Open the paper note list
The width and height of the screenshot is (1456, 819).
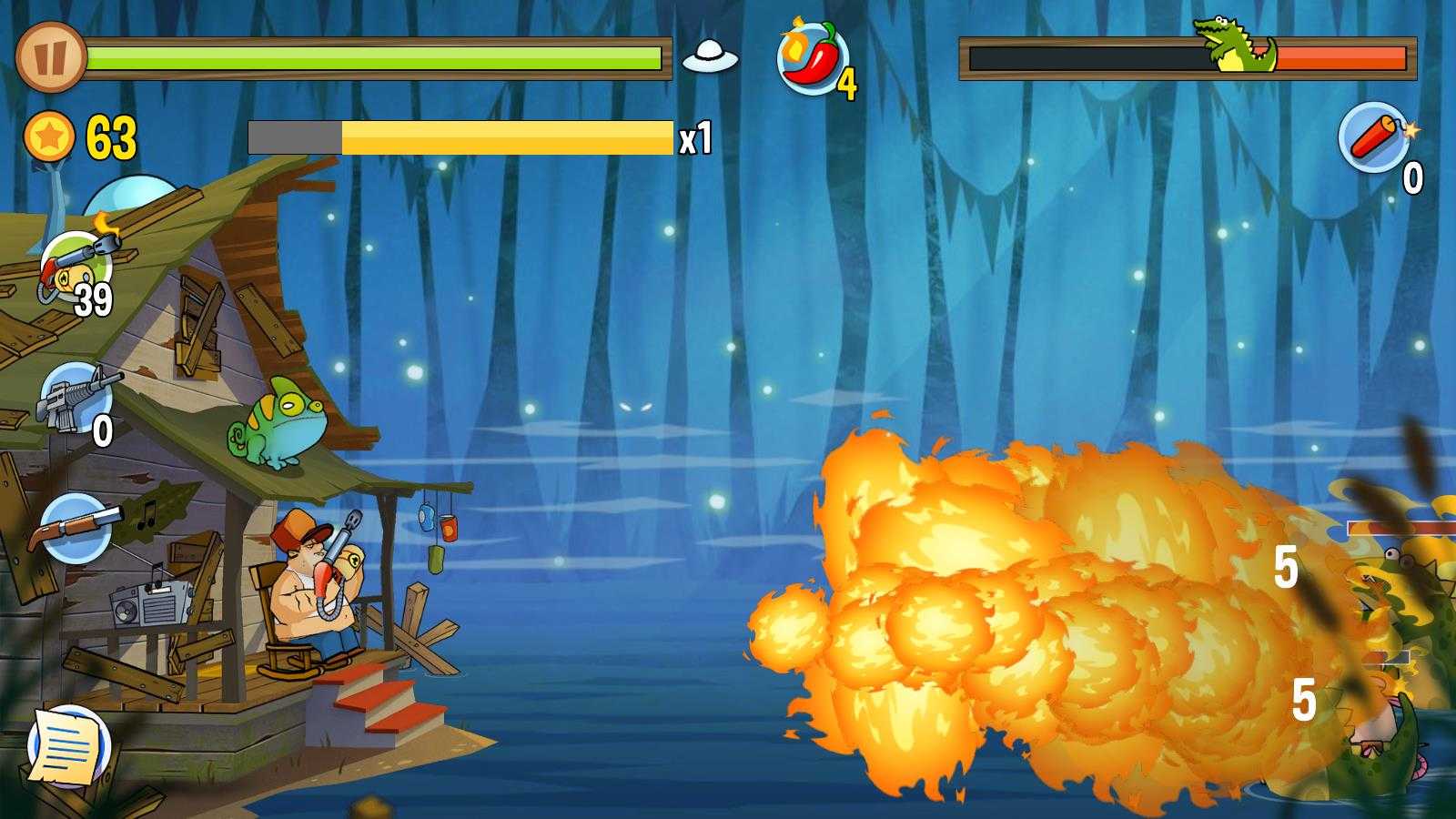click(67, 746)
